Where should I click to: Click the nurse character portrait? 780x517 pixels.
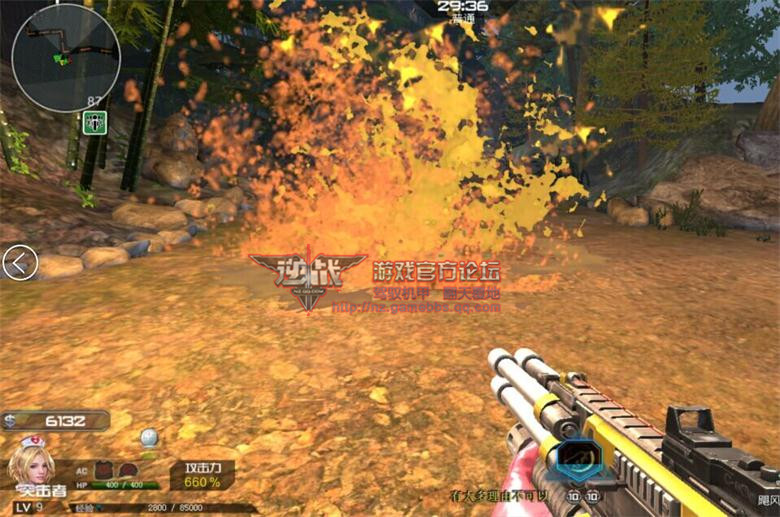coord(33,463)
